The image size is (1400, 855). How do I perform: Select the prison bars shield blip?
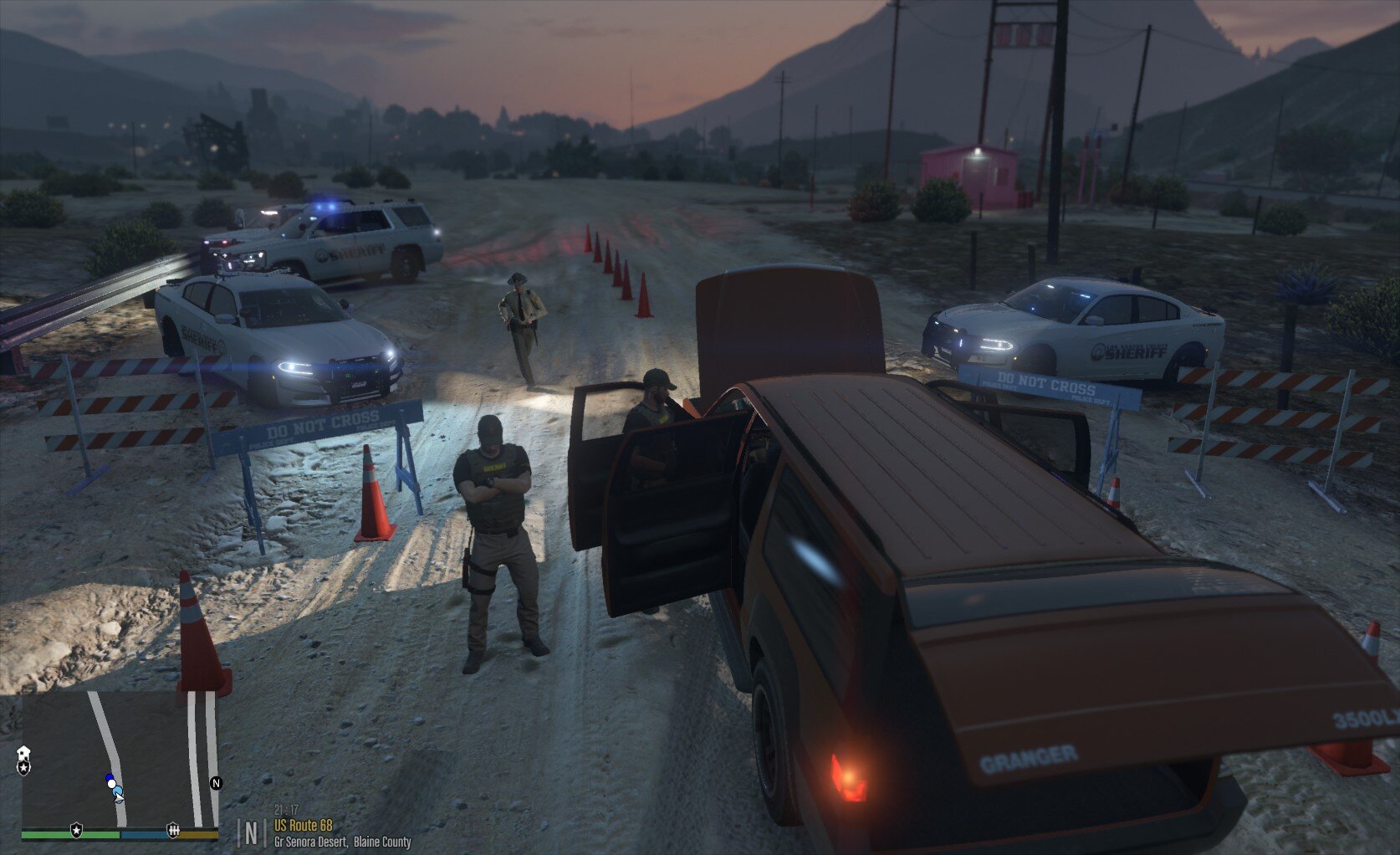pyautogui.click(x=173, y=828)
